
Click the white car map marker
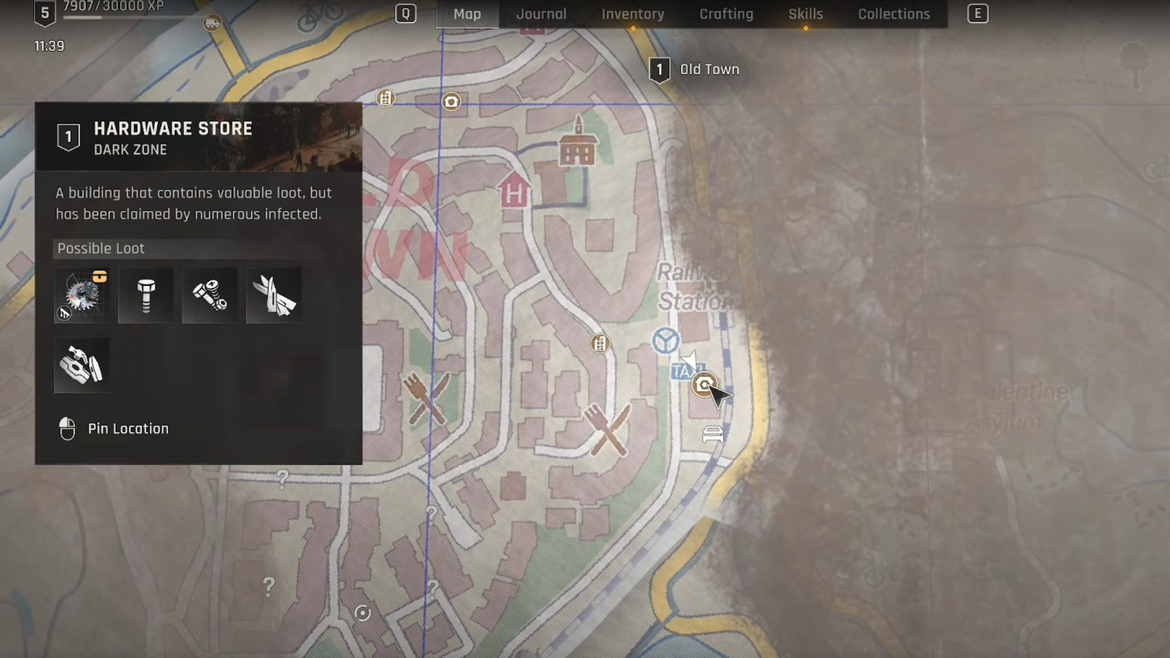click(713, 434)
